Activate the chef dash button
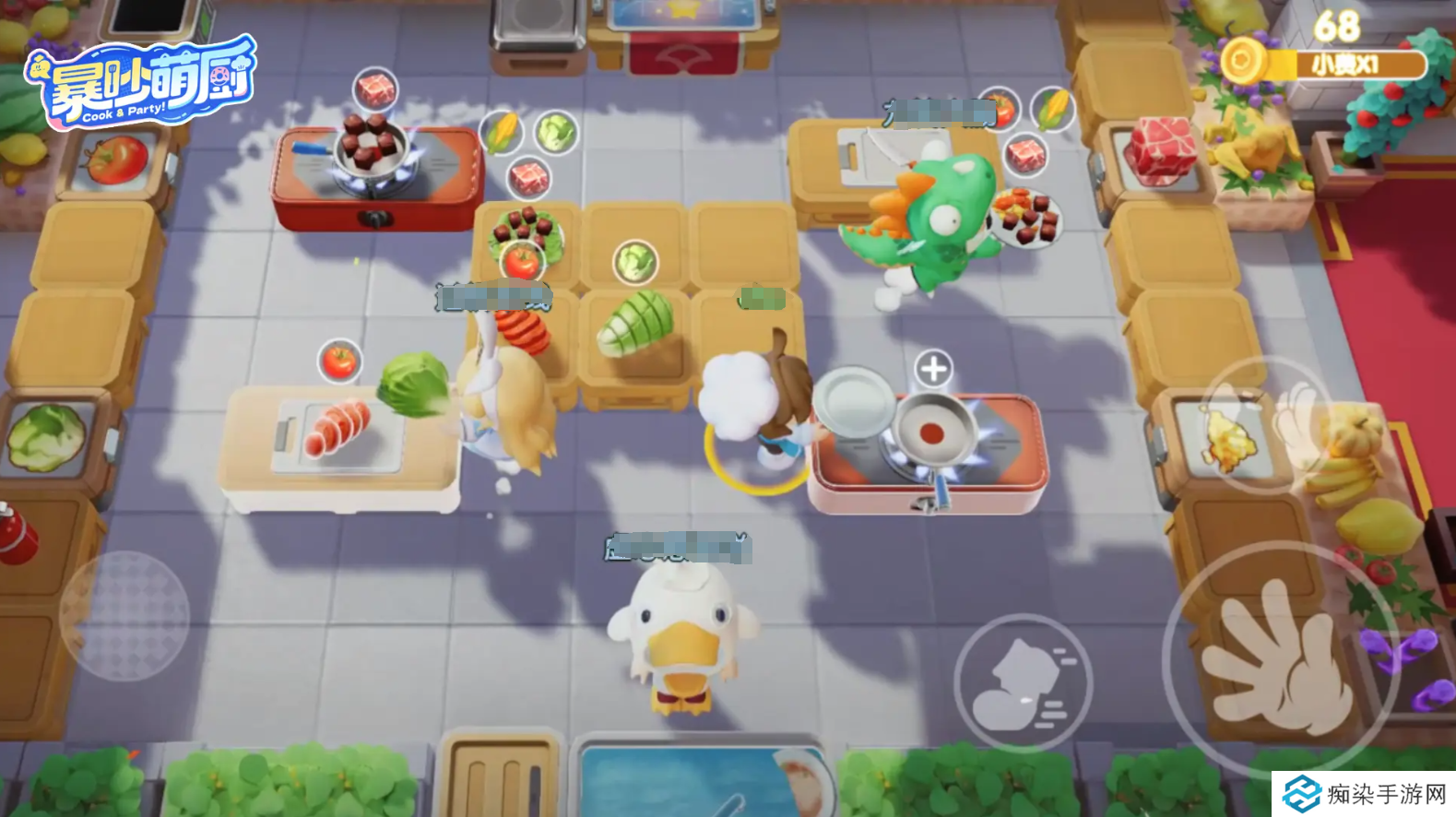Viewport: 1456px width, 817px height. (x=1022, y=683)
